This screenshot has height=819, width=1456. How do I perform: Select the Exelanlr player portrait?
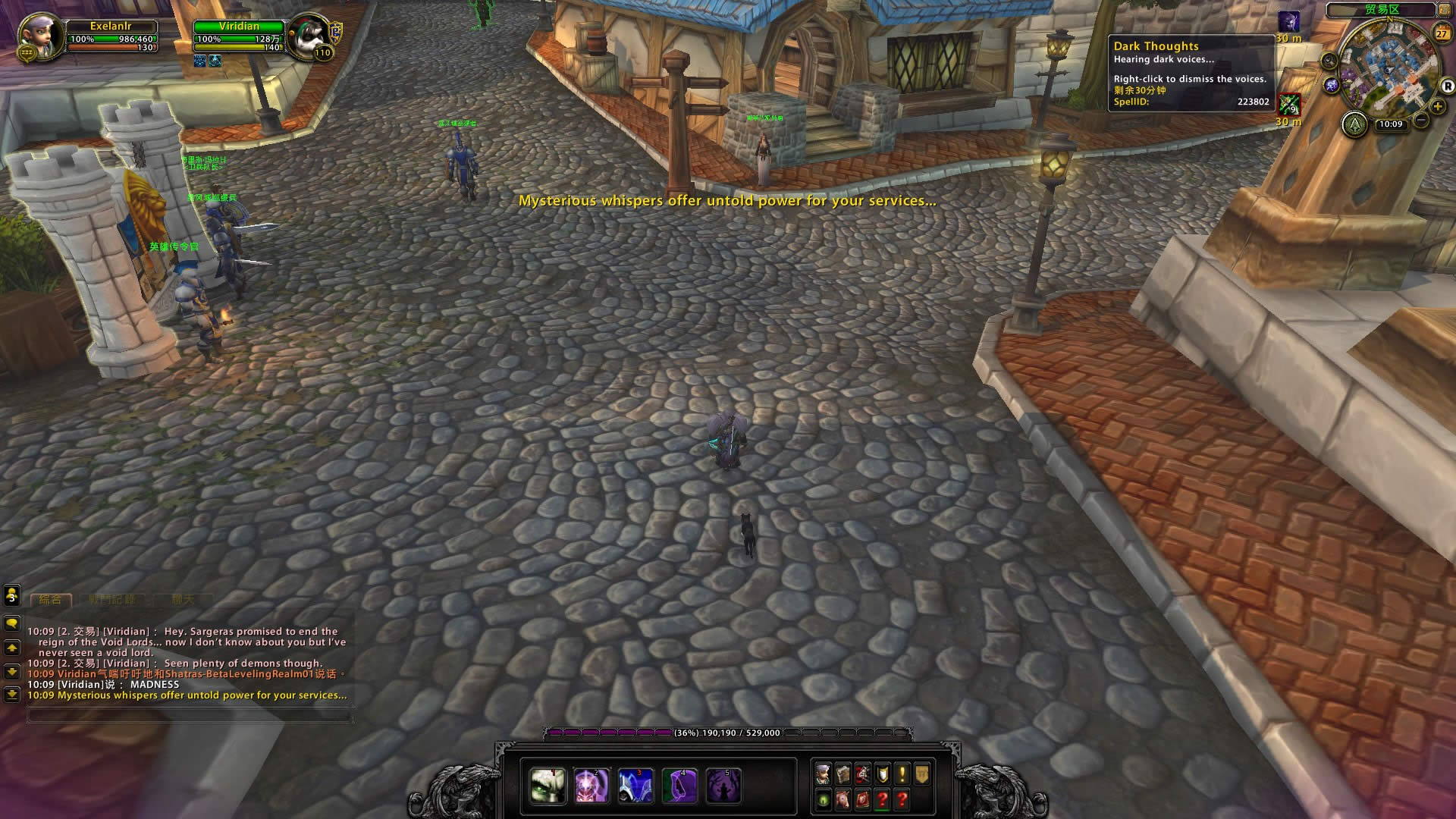point(41,36)
